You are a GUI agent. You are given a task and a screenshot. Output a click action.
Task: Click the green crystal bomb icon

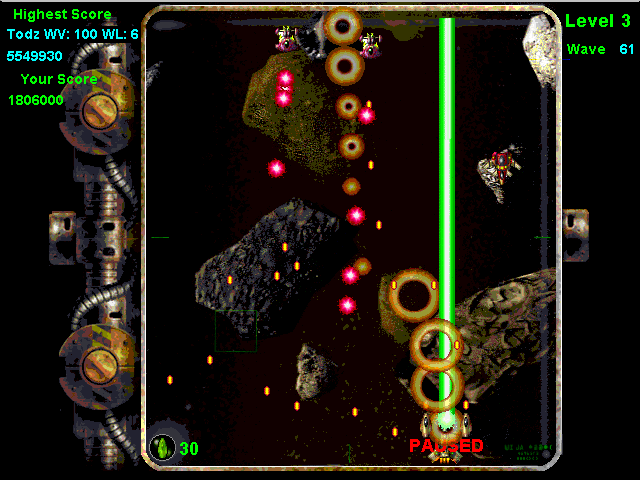(162, 448)
